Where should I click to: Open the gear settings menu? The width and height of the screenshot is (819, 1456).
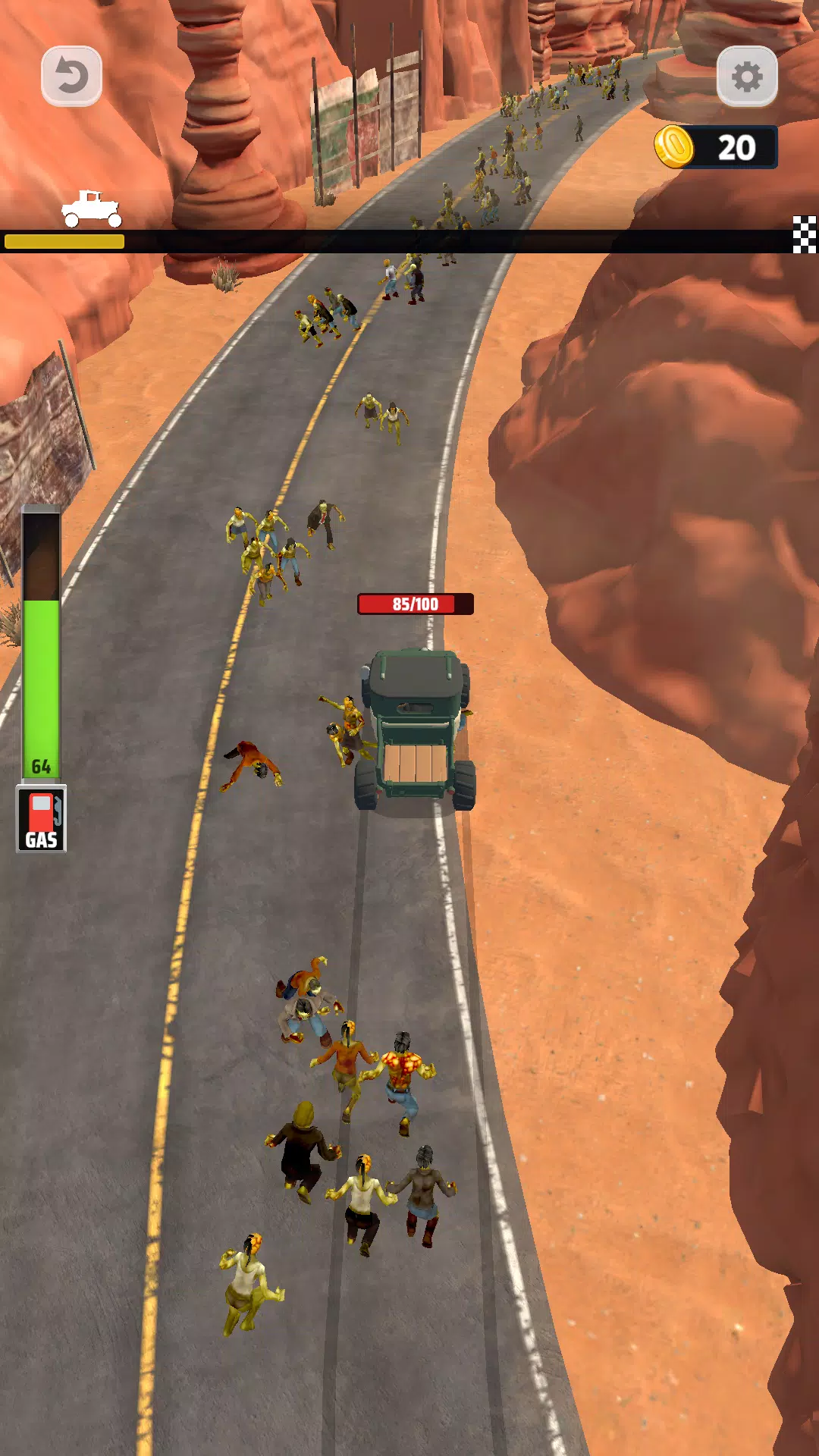747,77
